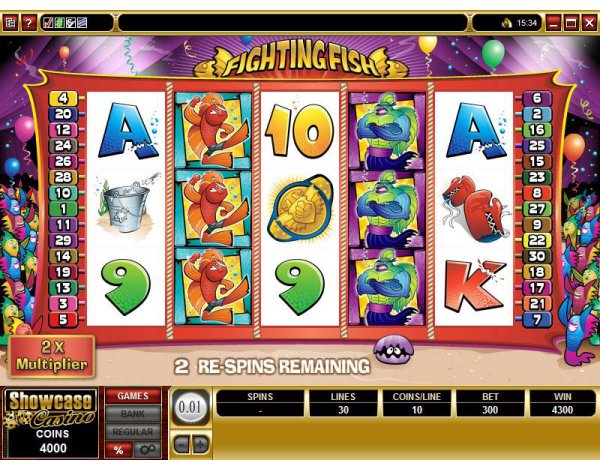The width and height of the screenshot is (600, 470).
Task: Select the Regular mode button
Action: pyautogui.click(x=133, y=430)
